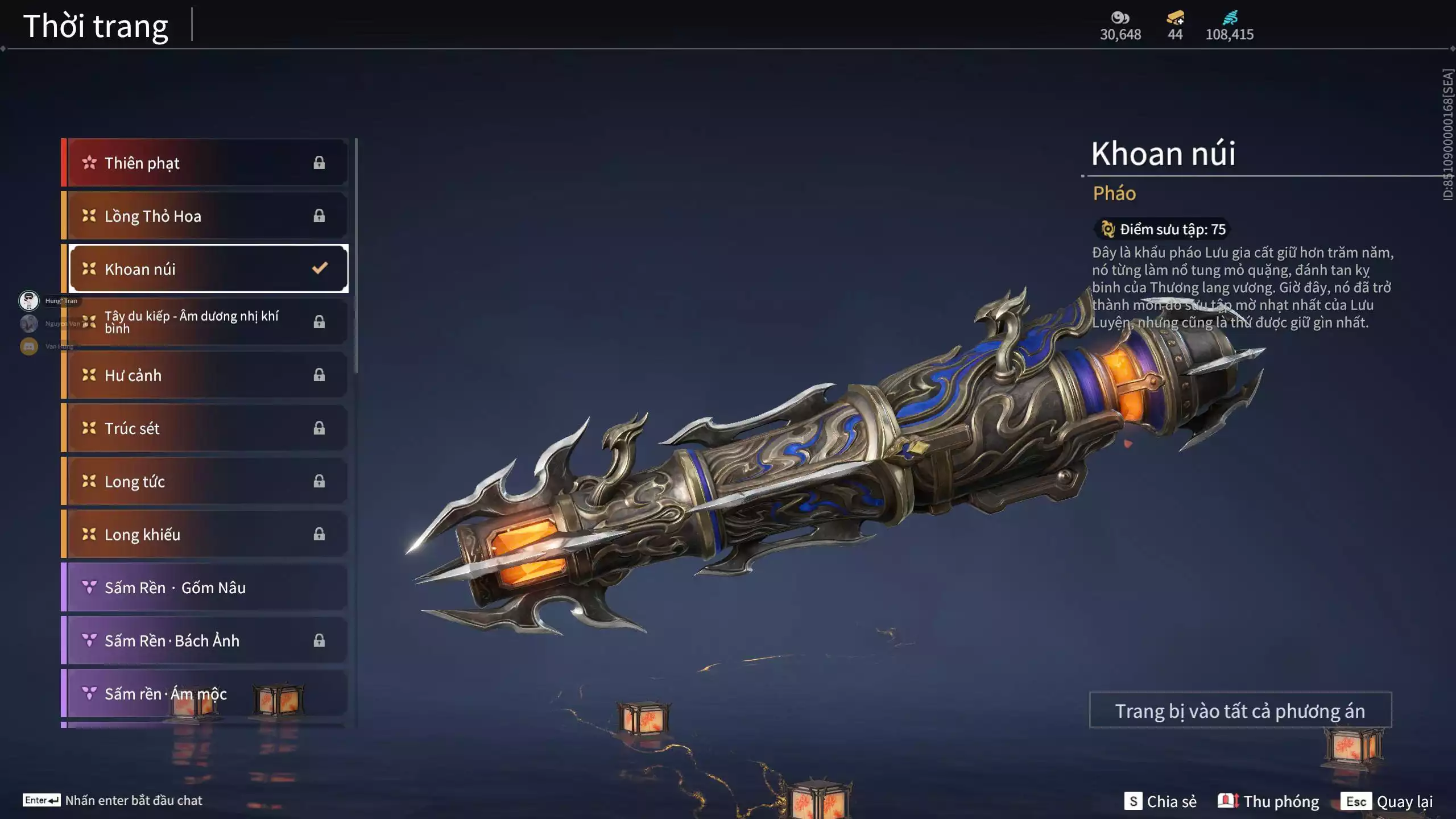Click the skin list scrollbar
Image resolution: width=1456 pixels, height=819 pixels.
(356, 256)
